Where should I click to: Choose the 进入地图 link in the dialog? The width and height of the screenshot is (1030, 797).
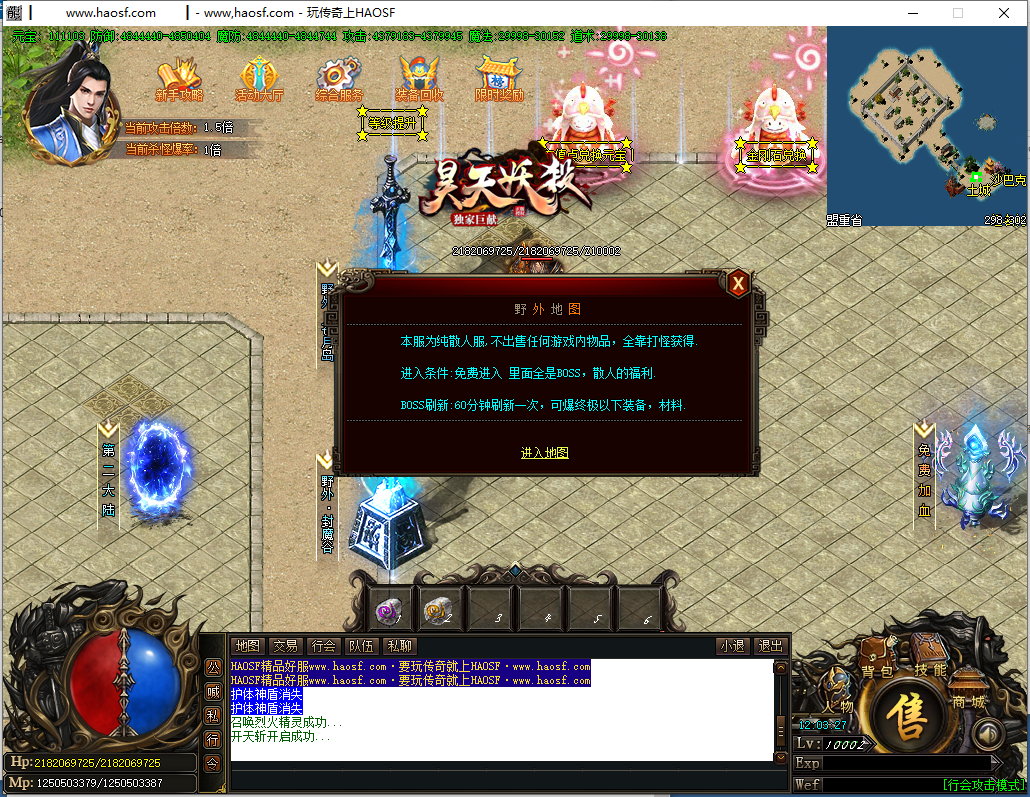[x=544, y=453]
